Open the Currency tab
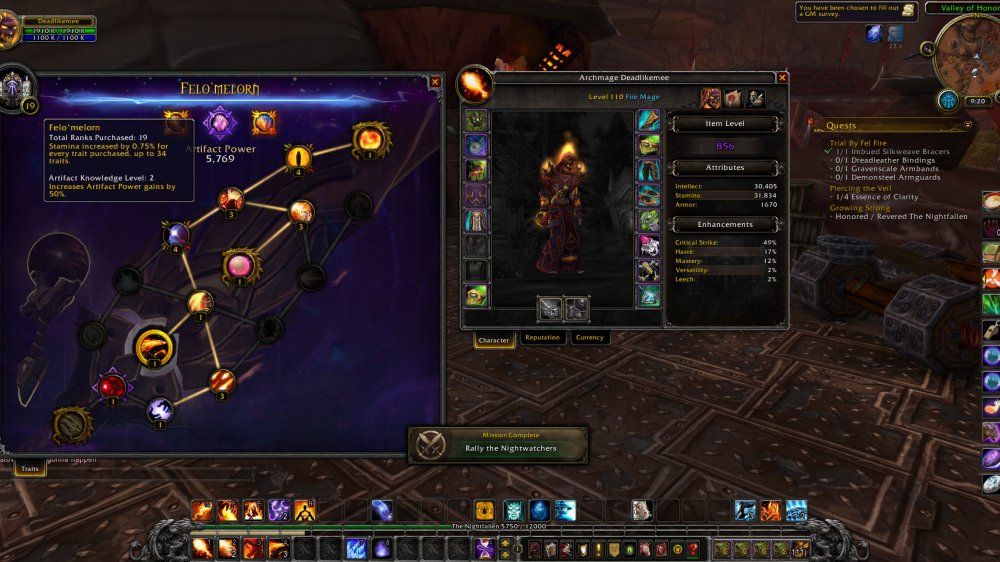The width and height of the screenshot is (1000, 562). tap(590, 338)
